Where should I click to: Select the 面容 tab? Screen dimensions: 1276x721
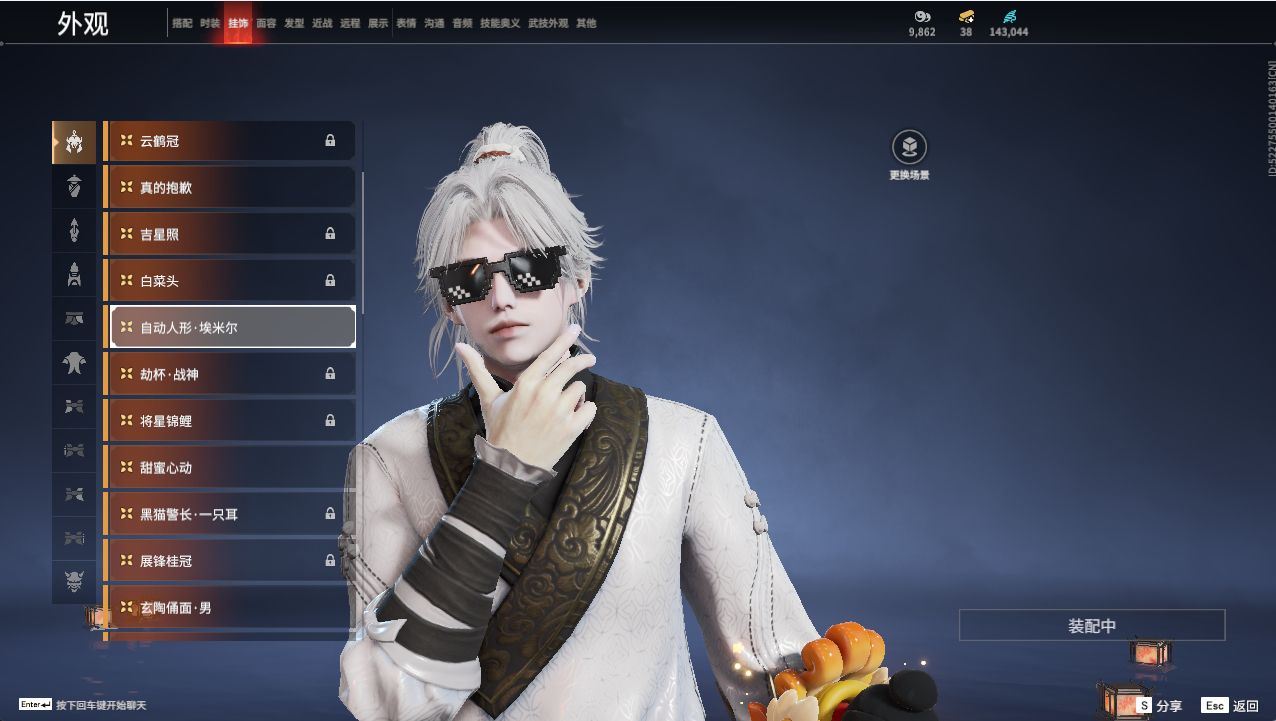pos(266,23)
